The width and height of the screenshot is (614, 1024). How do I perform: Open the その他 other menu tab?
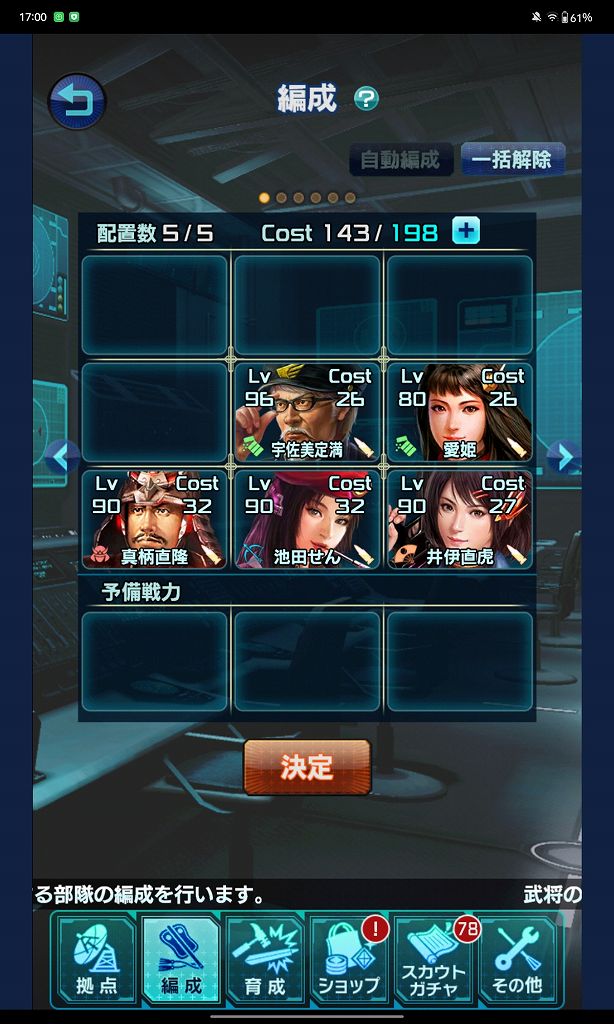[x=517, y=960]
